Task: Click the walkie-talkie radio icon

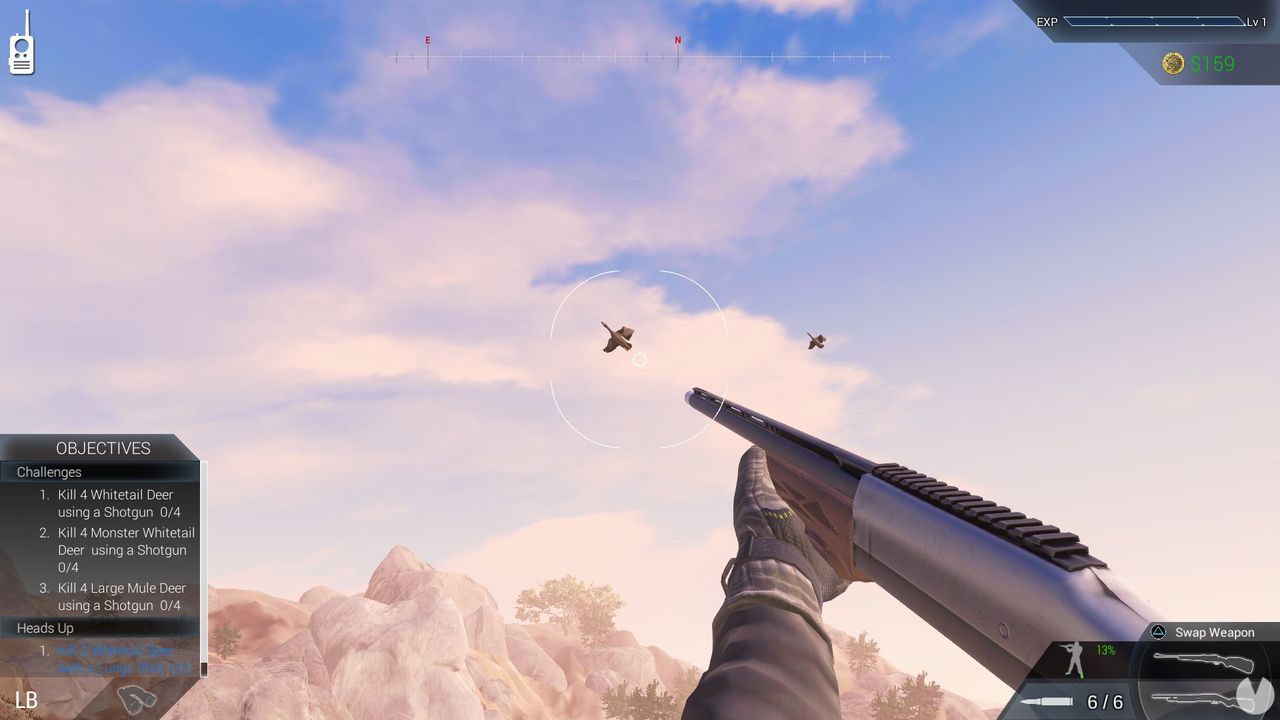Action: click(20, 44)
